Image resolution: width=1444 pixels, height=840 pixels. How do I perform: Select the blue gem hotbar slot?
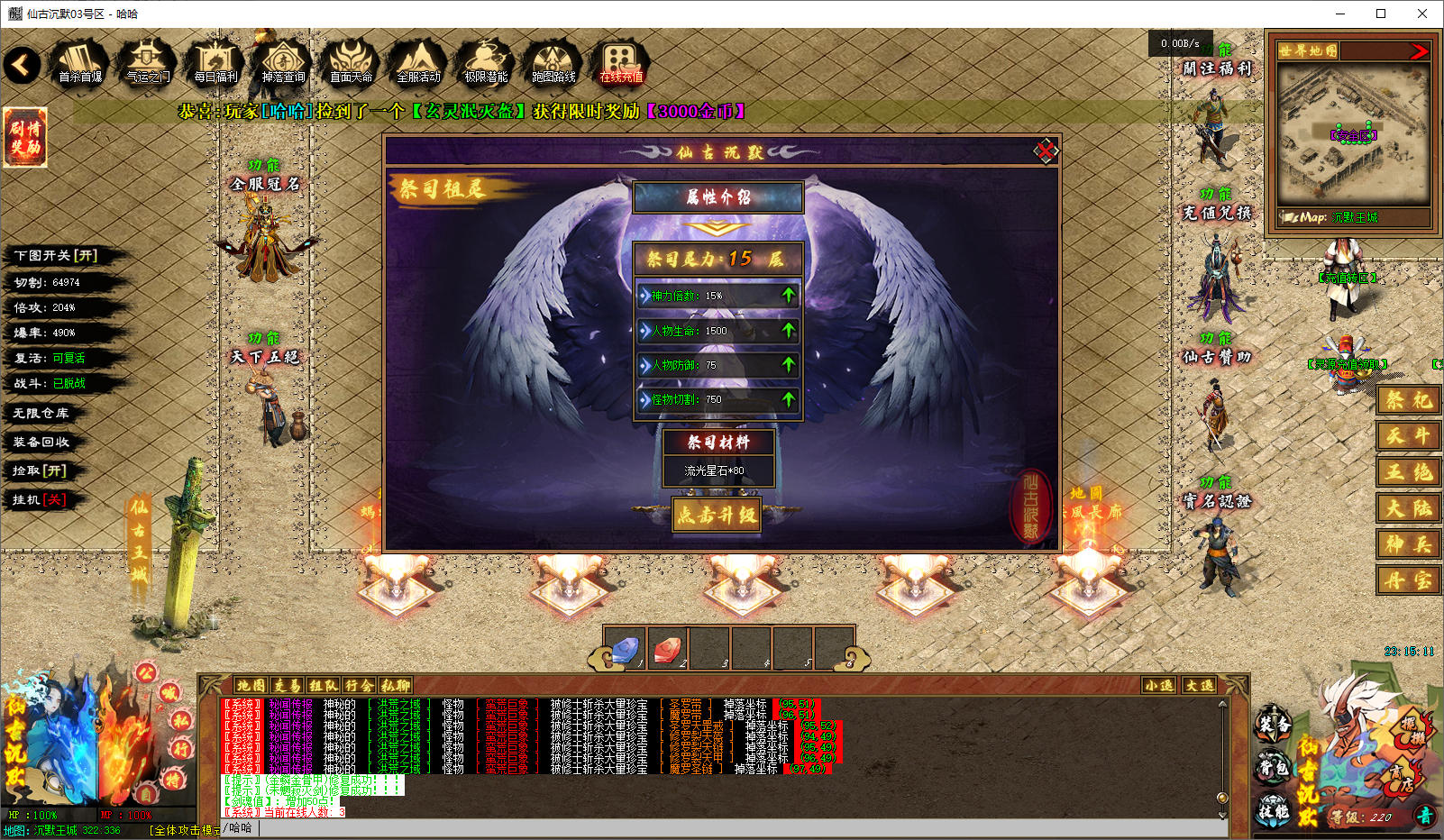click(x=625, y=648)
